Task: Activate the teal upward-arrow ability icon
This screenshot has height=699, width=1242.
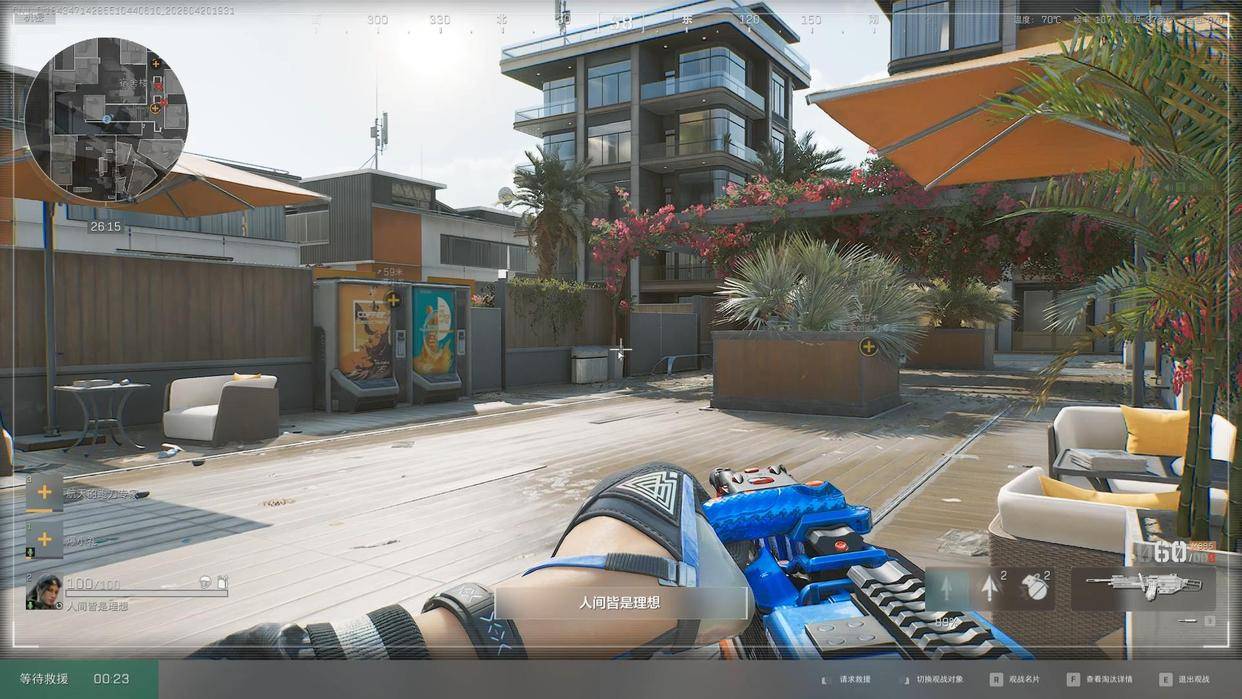Action: pos(946,588)
